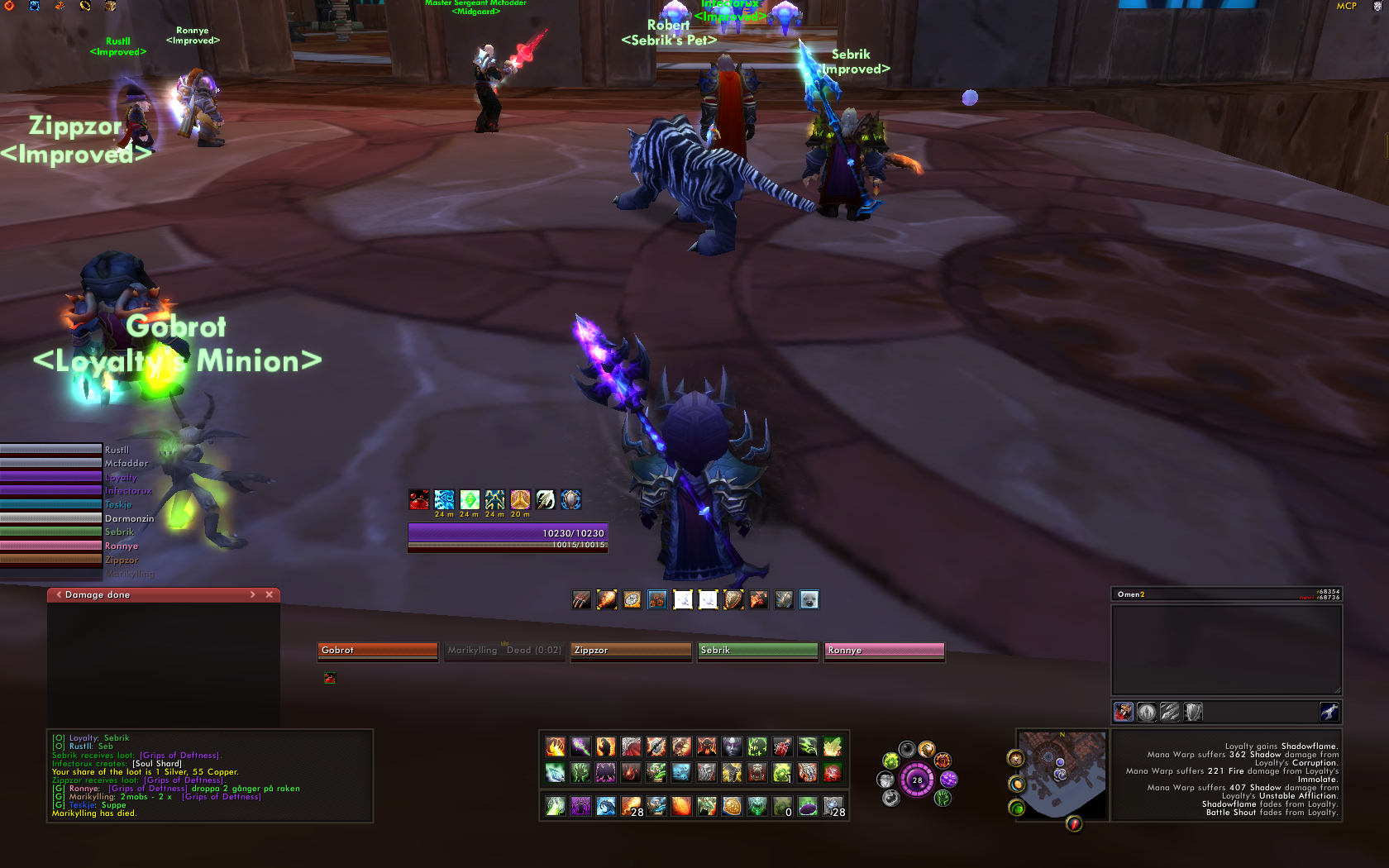Go to next Damage done meter view

252,594
